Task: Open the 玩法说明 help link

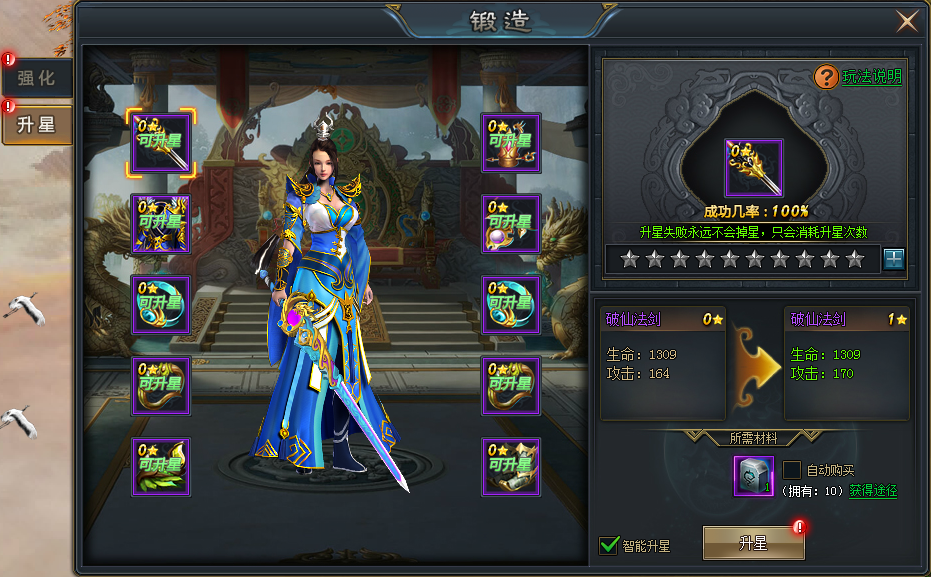Action: pyautogui.click(x=872, y=76)
